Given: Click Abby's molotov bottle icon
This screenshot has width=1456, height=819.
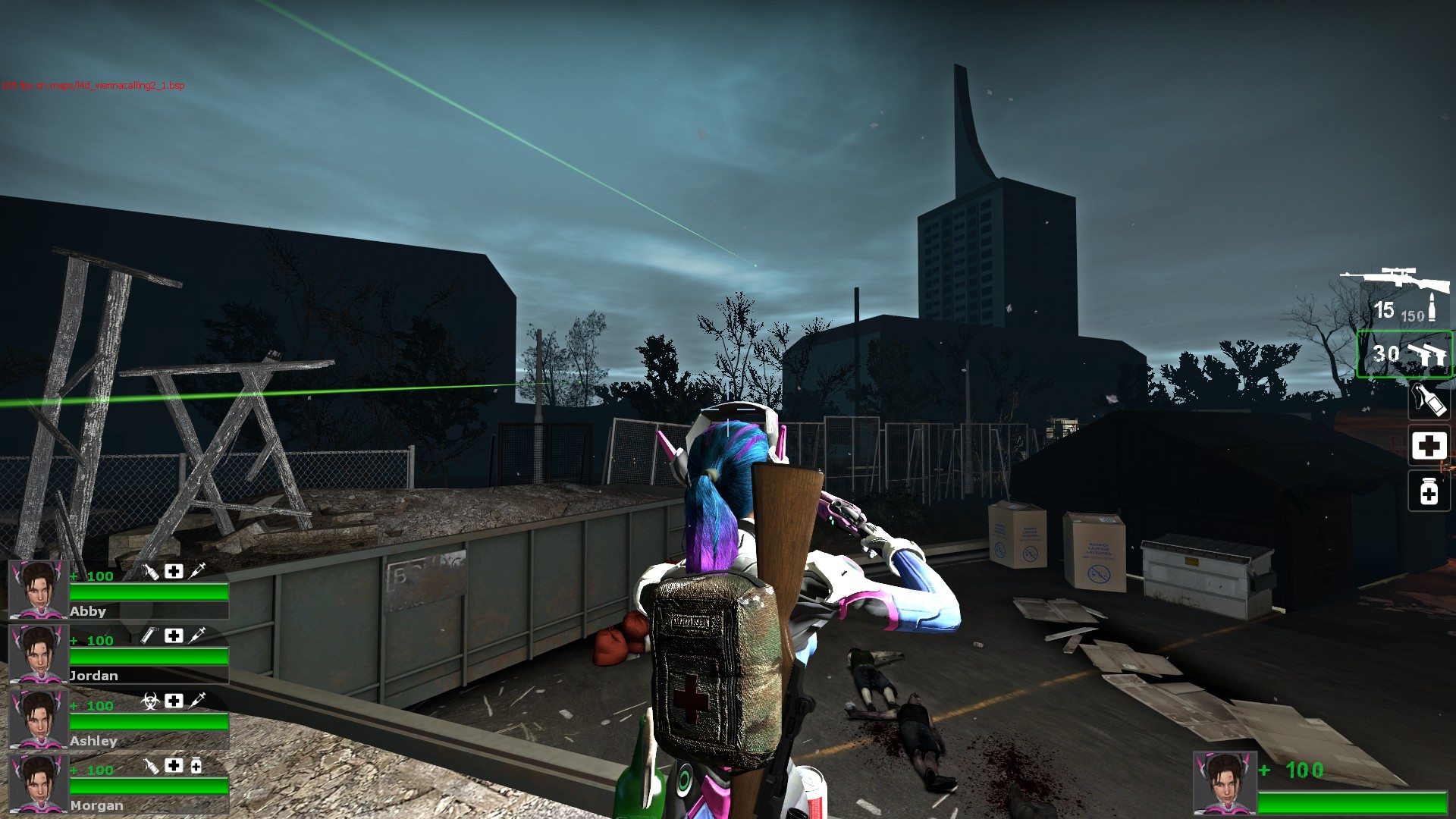Looking at the screenshot, I should (x=151, y=571).
